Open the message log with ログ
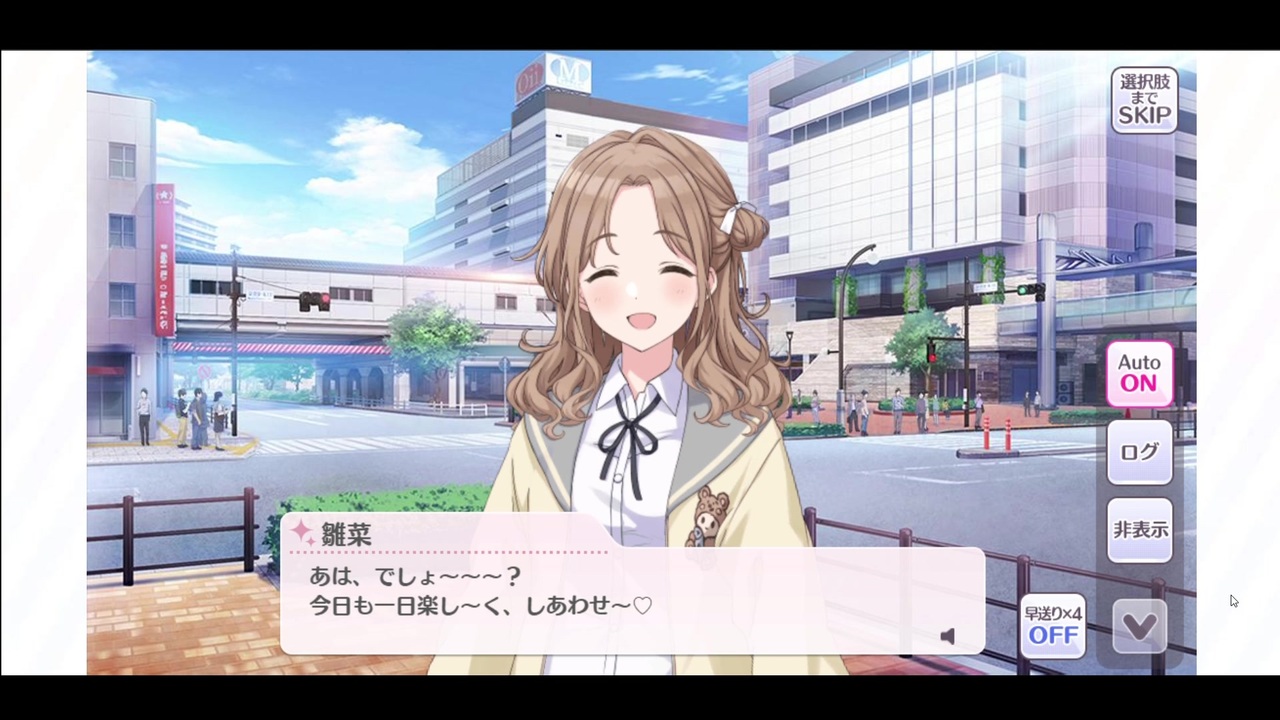The width and height of the screenshot is (1280, 720). pyautogui.click(x=1139, y=452)
